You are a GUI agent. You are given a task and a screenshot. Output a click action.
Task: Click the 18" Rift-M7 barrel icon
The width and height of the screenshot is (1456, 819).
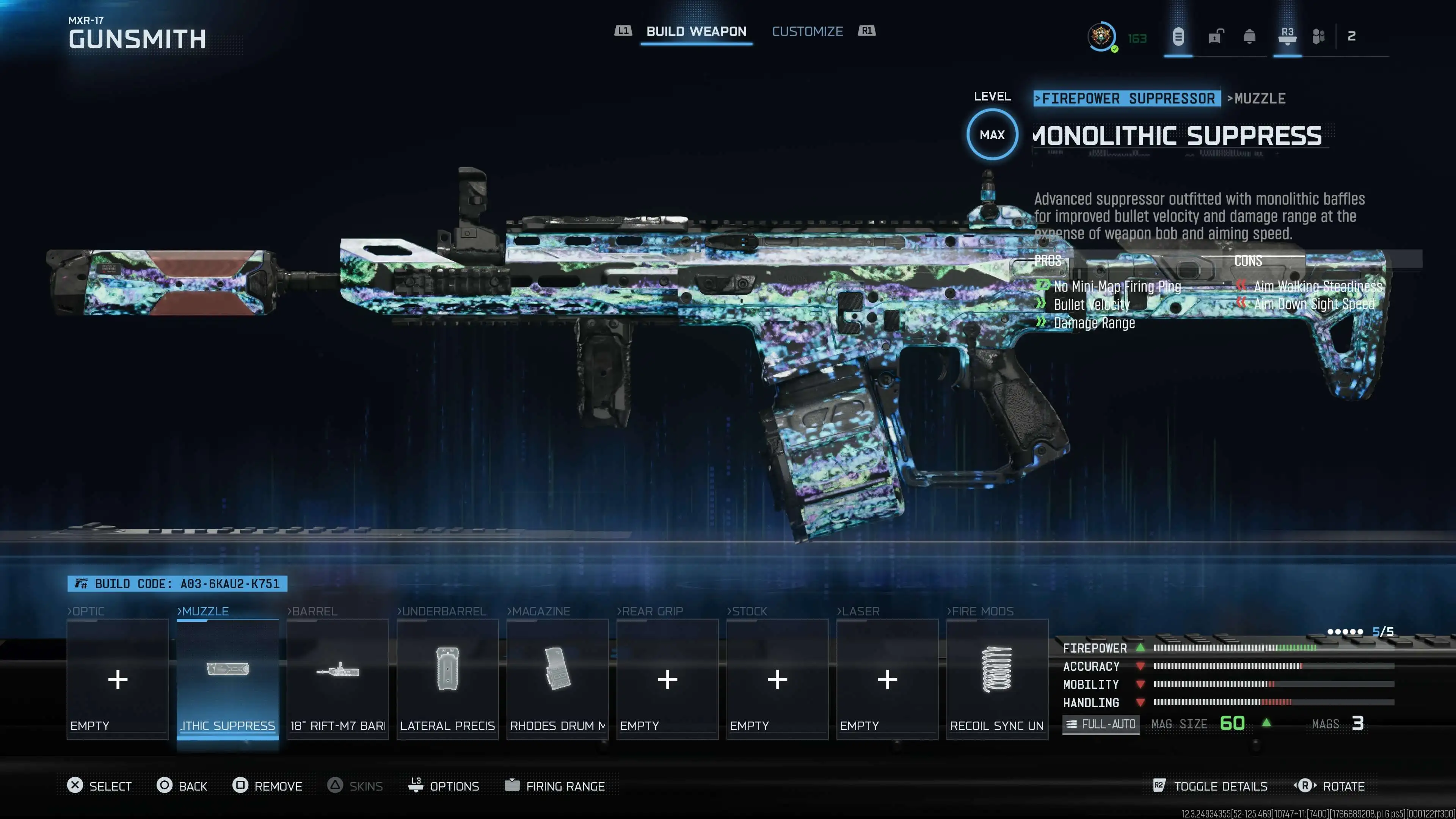[337, 673]
